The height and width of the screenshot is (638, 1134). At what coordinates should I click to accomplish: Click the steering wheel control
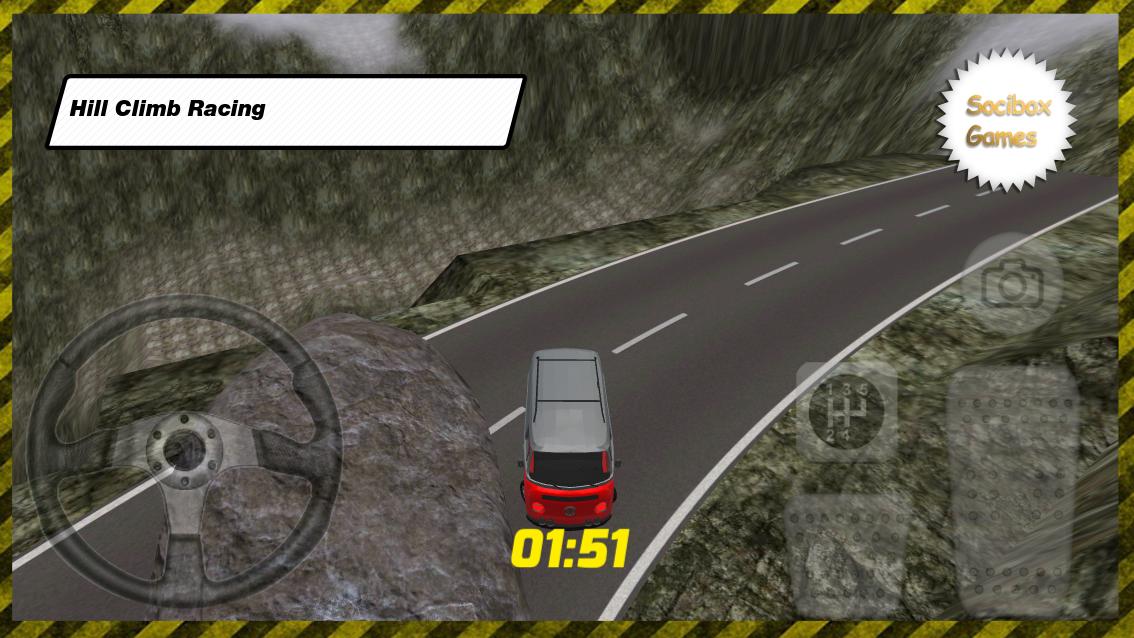pyautogui.click(x=184, y=451)
